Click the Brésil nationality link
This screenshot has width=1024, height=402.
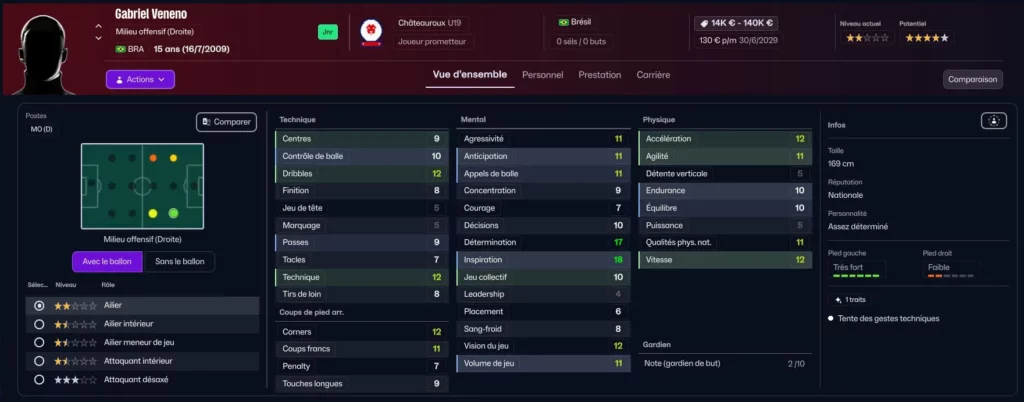pos(580,22)
